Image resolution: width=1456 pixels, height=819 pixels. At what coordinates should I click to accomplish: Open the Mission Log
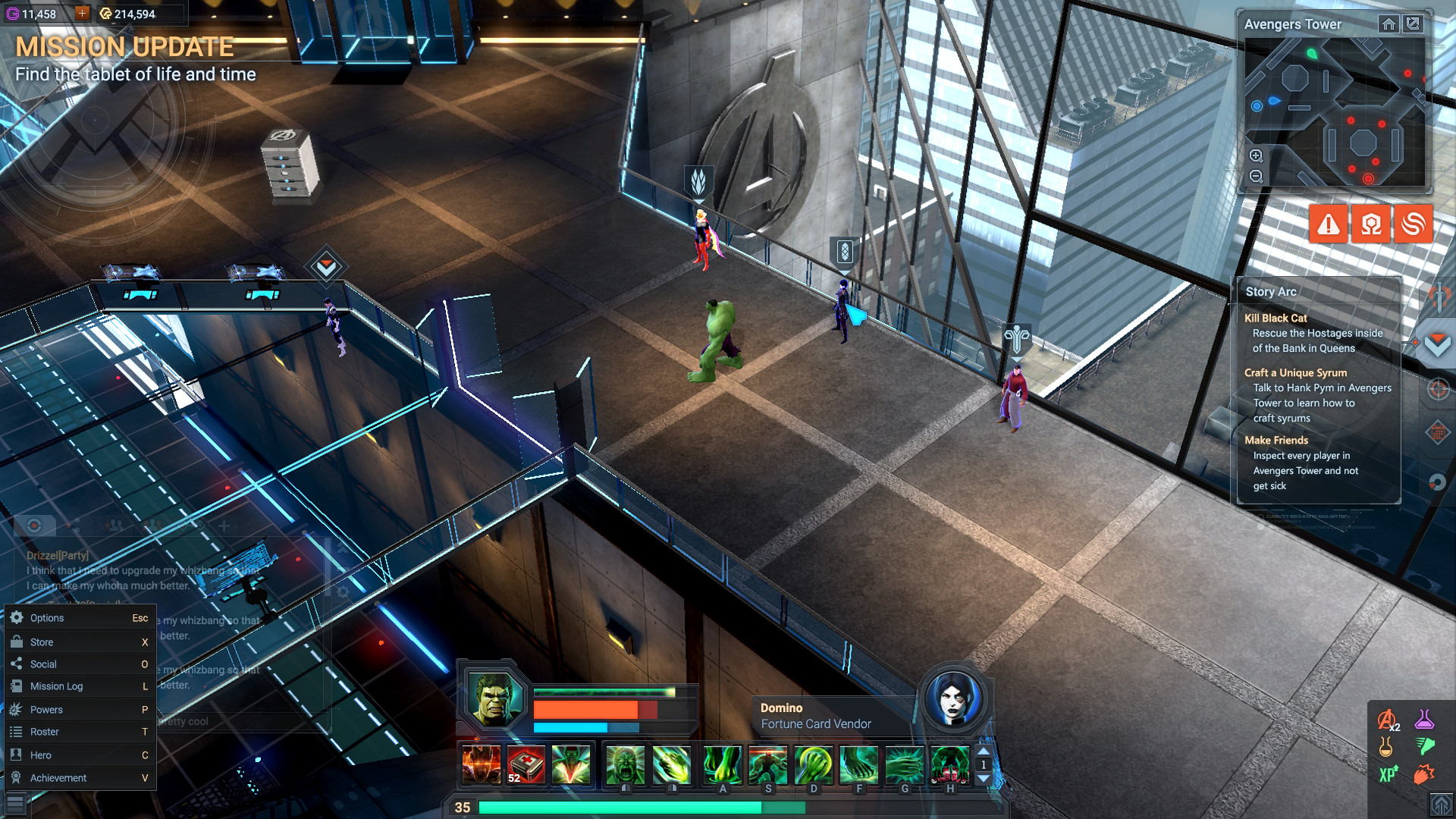56,686
